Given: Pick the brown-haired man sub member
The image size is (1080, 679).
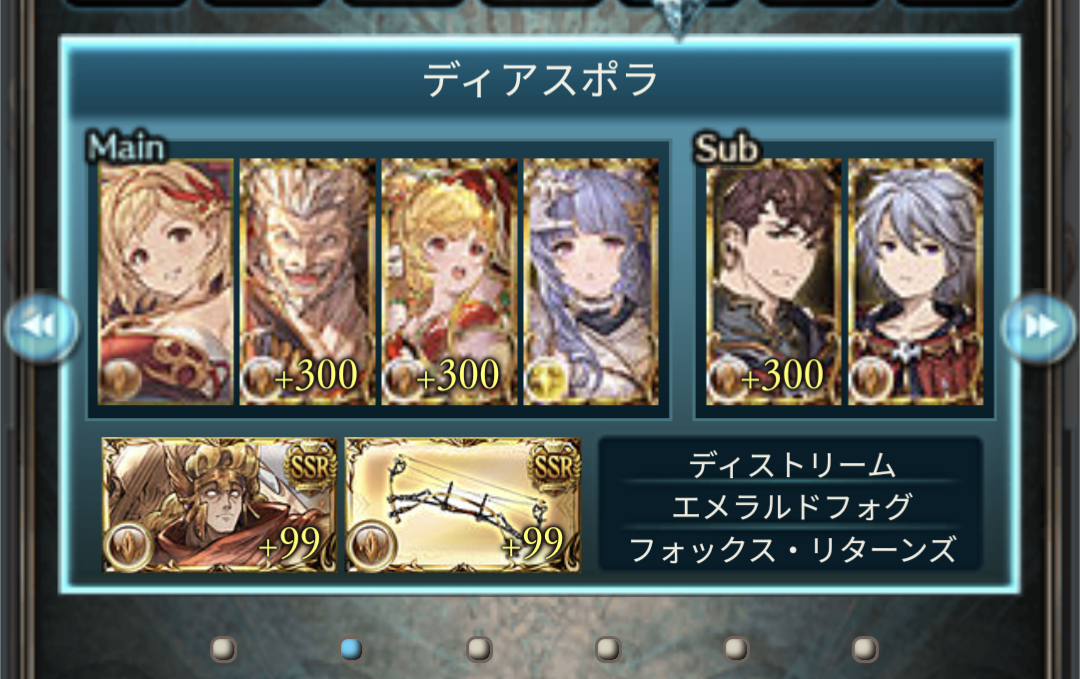Looking at the screenshot, I should point(774,281).
